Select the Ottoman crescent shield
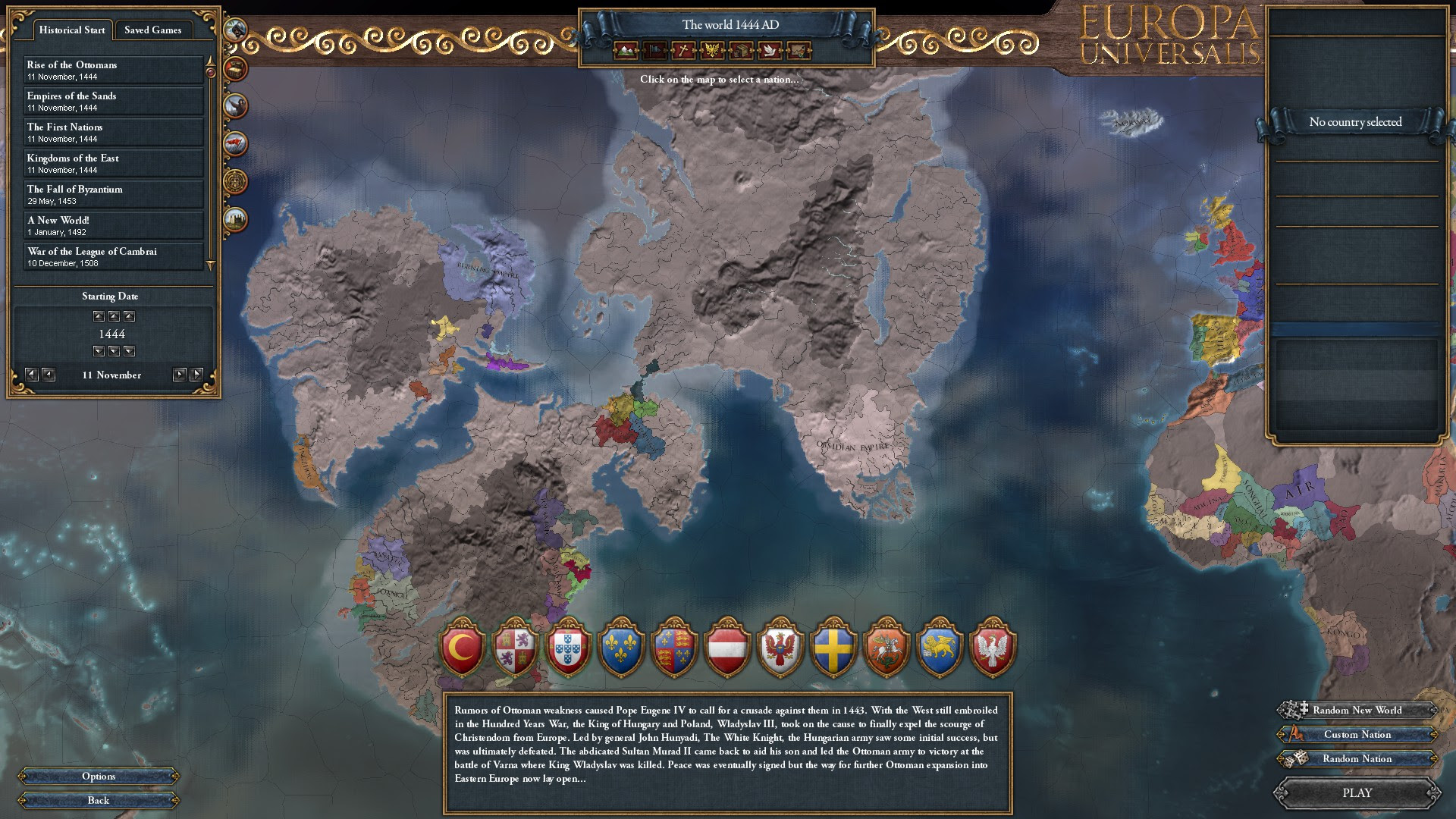The height and width of the screenshot is (819, 1456). pyautogui.click(x=463, y=649)
